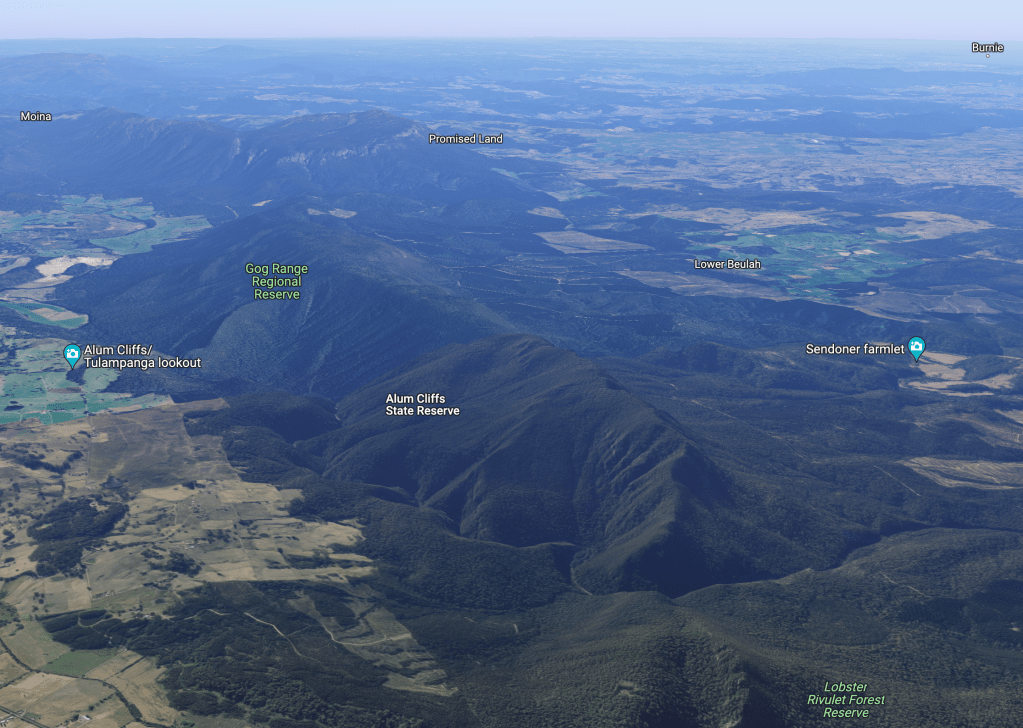1023x728 pixels.
Task: Select the Alum Cliffs State Reserve label
Action: (422, 404)
